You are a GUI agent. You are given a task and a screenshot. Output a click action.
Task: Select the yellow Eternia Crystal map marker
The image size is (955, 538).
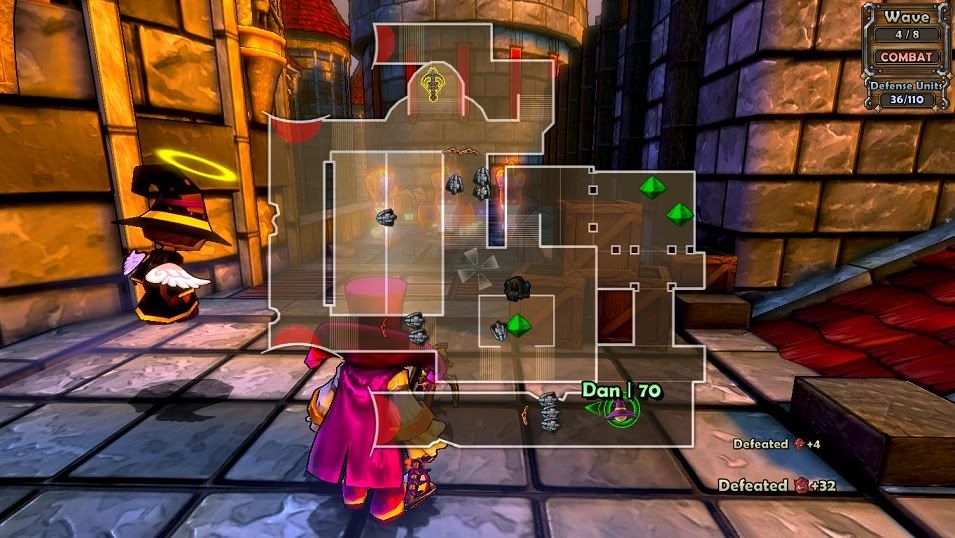point(432,83)
